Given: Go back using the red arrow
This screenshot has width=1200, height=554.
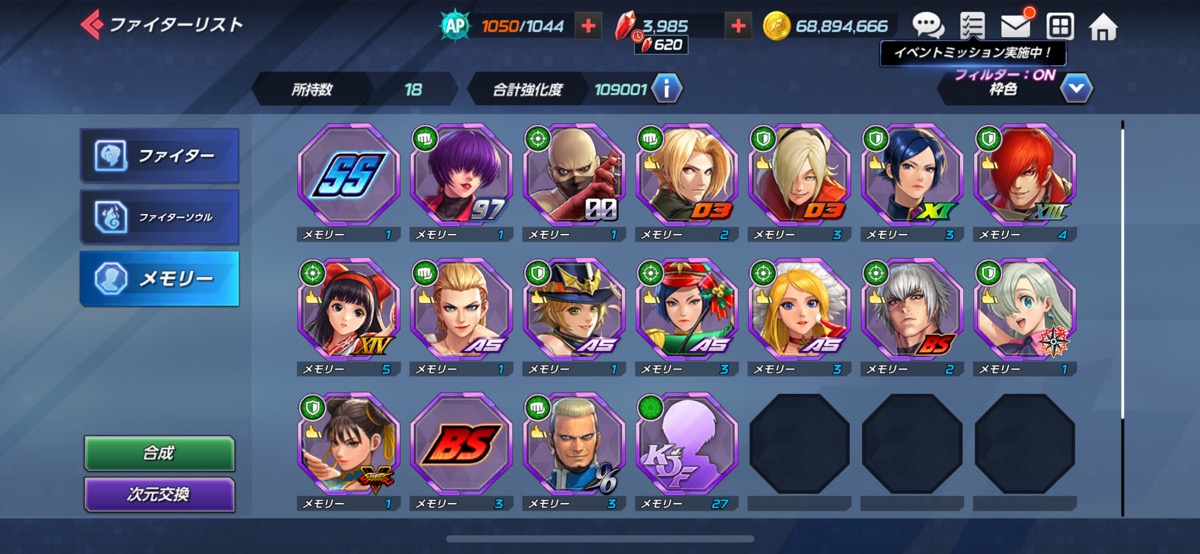Looking at the screenshot, I should click(91, 24).
